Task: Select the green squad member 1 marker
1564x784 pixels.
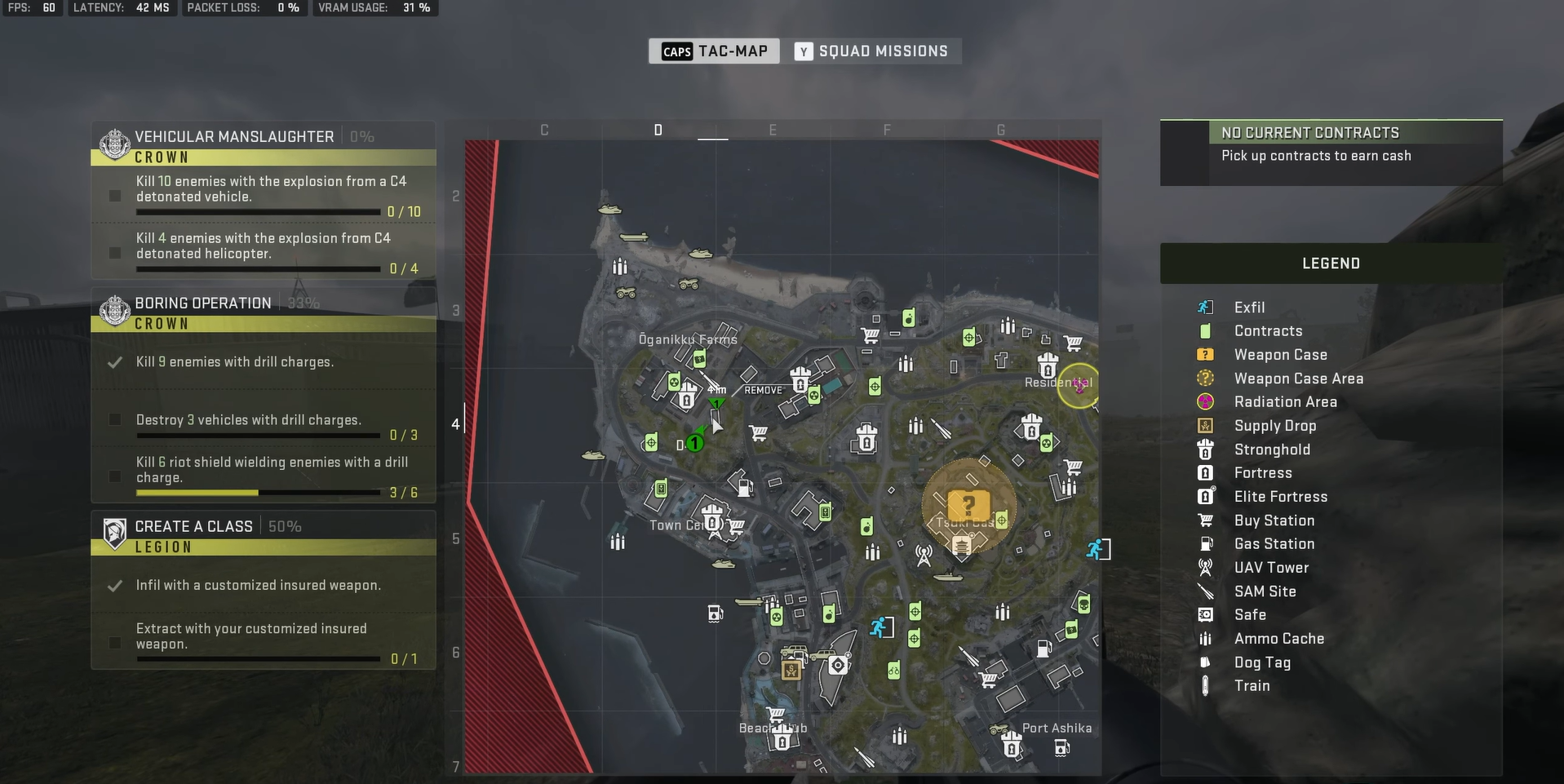Action: point(694,443)
